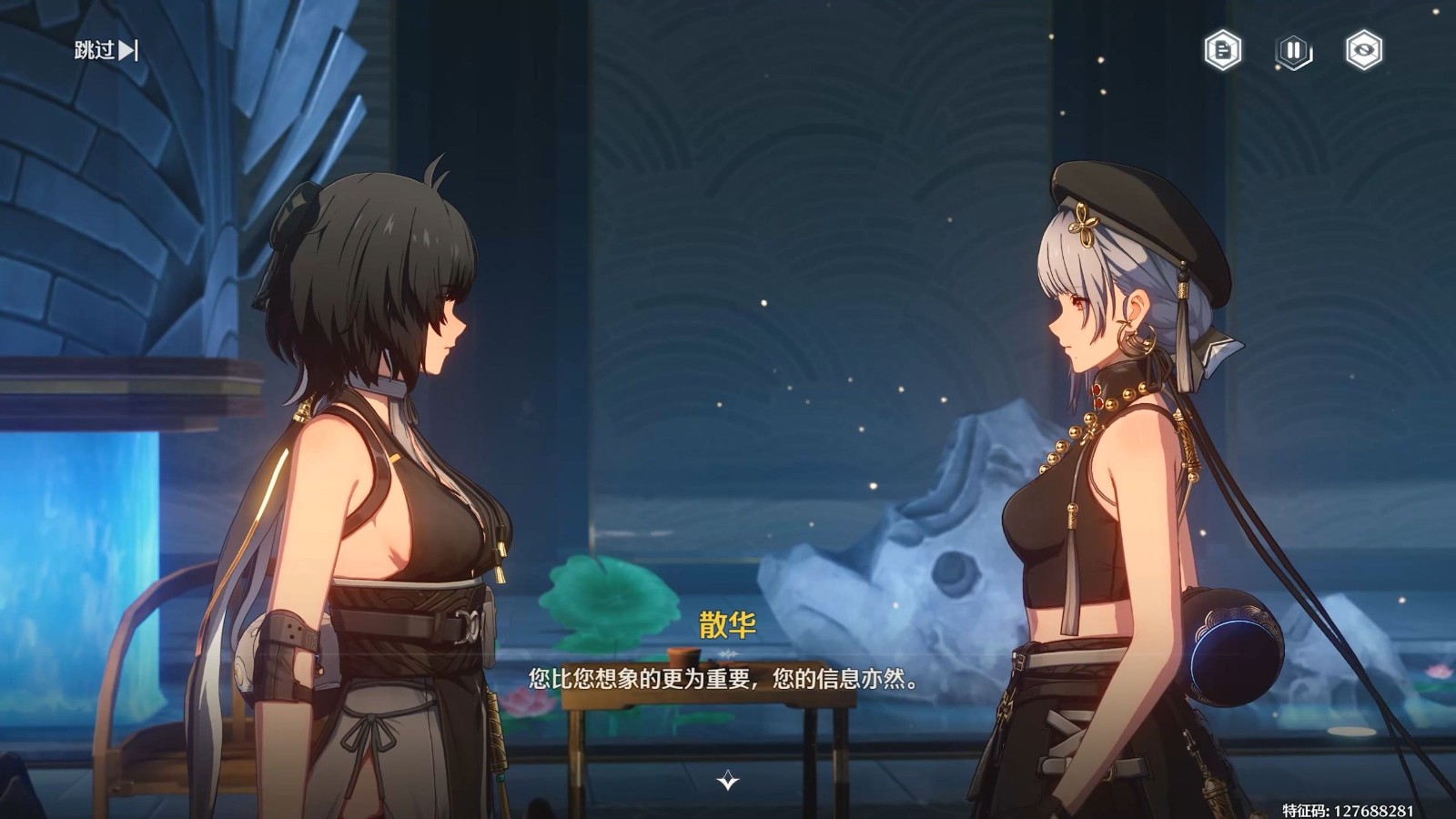Advance dialogue with the diamond arrow
This screenshot has height=819, width=1456.
[x=727, y=781]
